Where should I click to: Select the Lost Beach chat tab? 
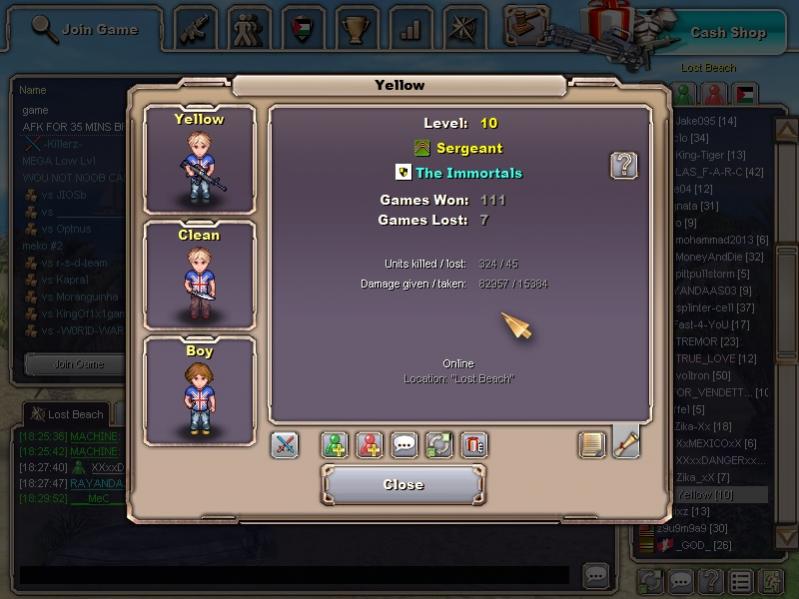click(x=67, y=414)
